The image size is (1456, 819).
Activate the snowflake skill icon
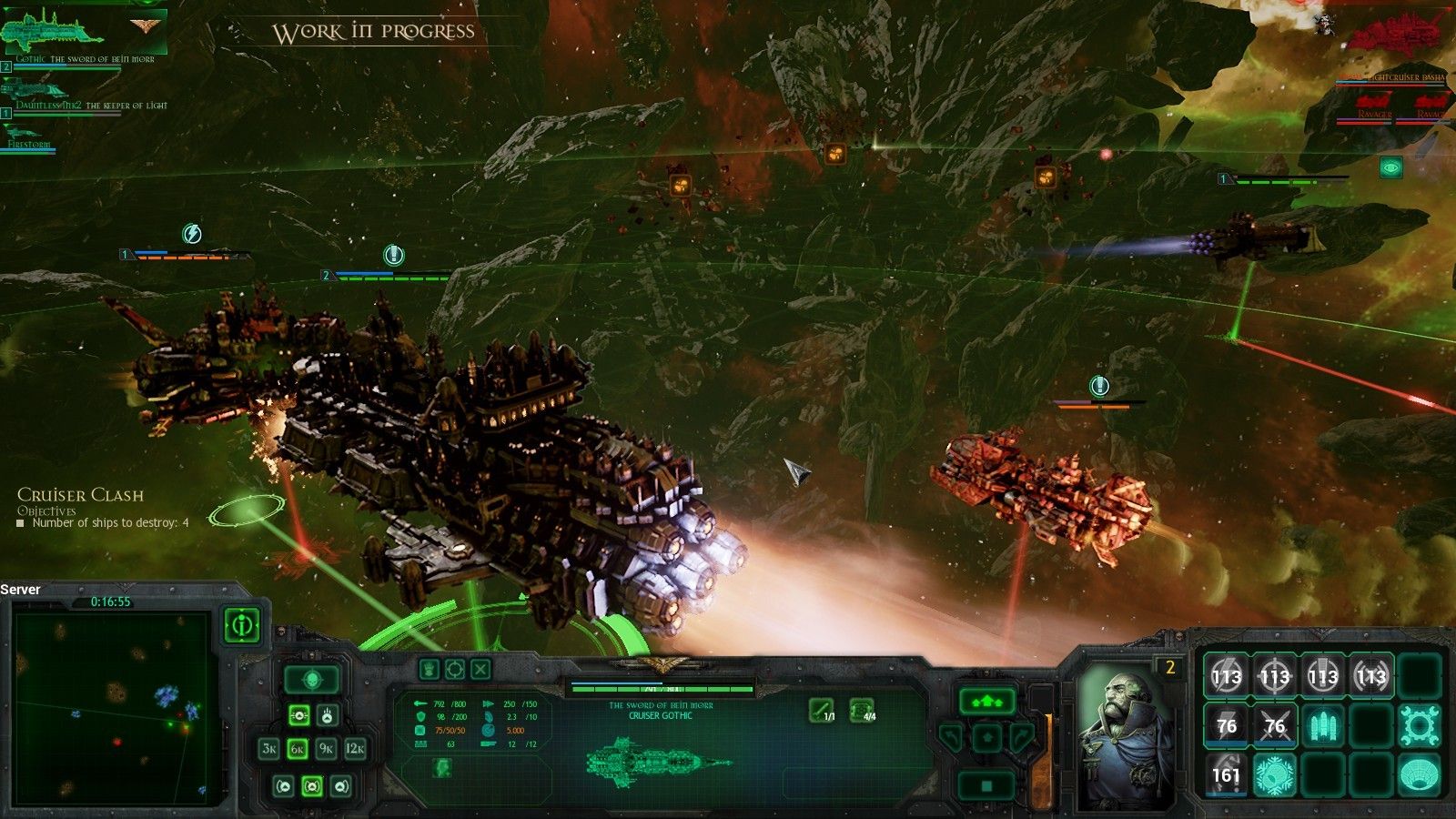click(x=1274, y=774)
